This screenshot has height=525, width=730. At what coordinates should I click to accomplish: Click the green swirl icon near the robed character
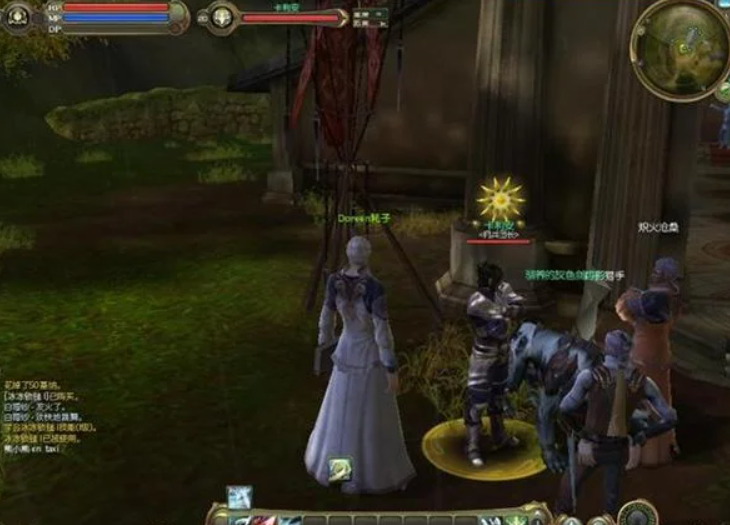pyautogui.click(x=341, y=468)
